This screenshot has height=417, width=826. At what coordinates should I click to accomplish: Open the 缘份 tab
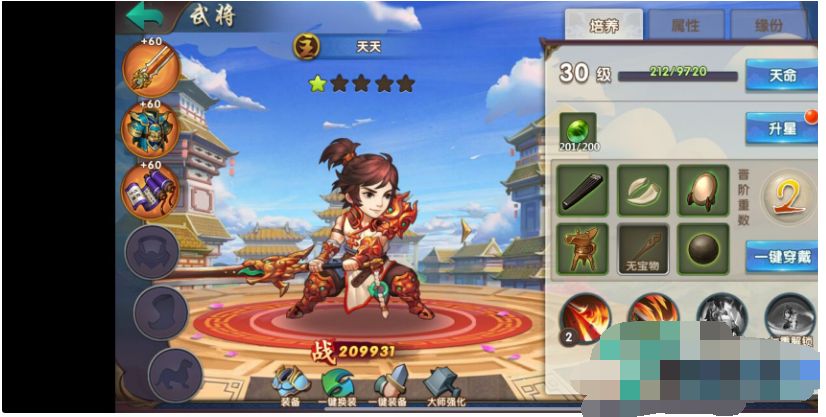tap(768, 26)
